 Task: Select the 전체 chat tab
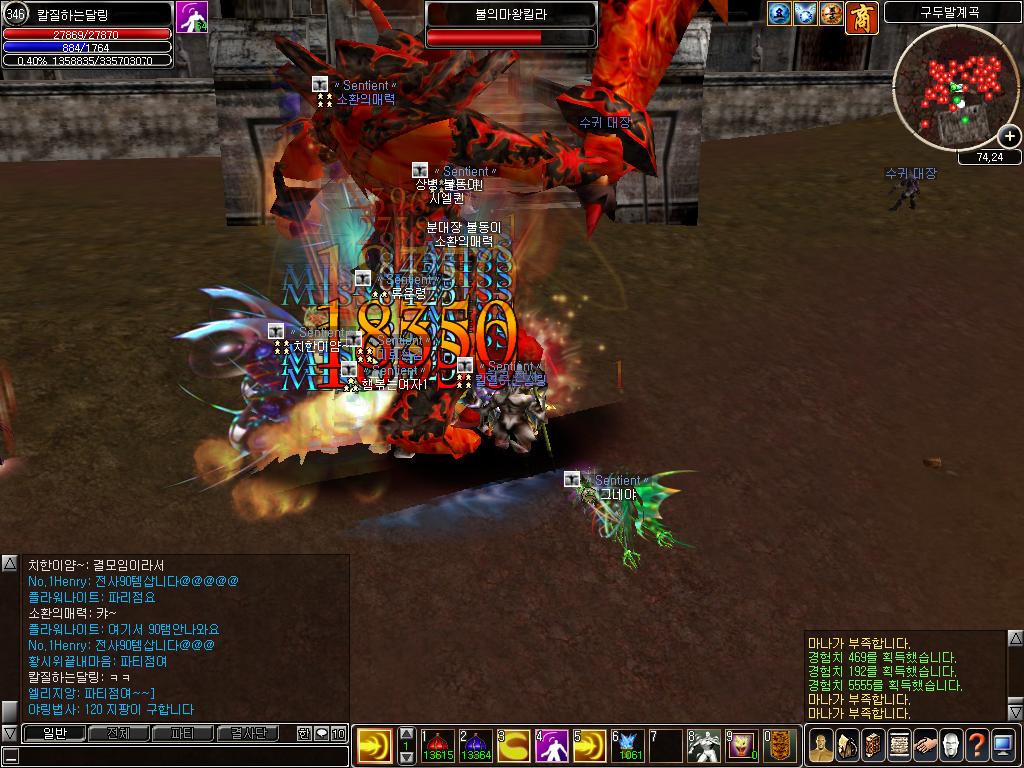click(x=118, y=733)
